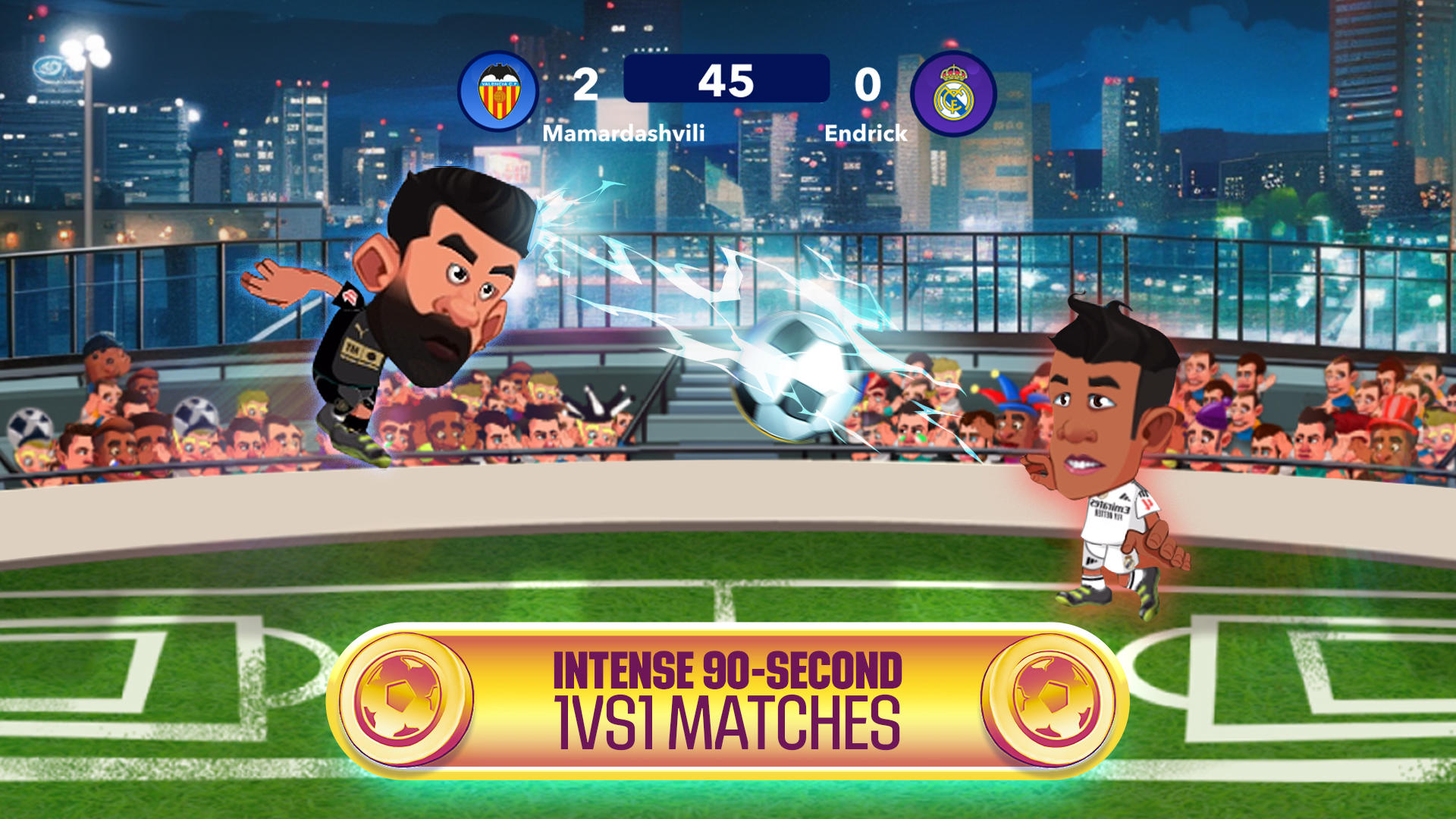Click the player name Endrick
This screenshot has width=1456, height=819.
point(867,133)
